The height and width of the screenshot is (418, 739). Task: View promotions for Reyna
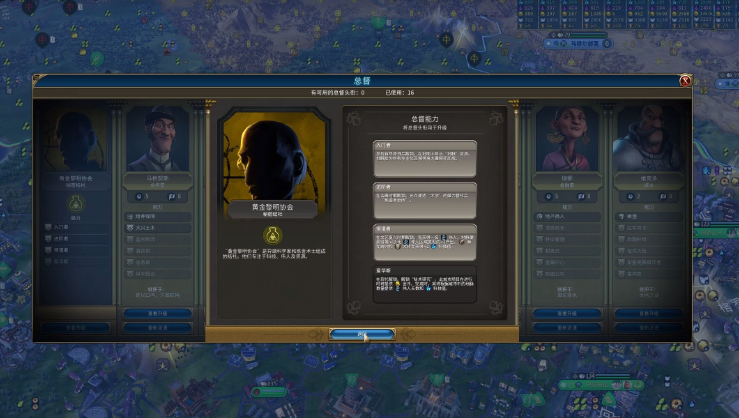(x=565, y=313)
